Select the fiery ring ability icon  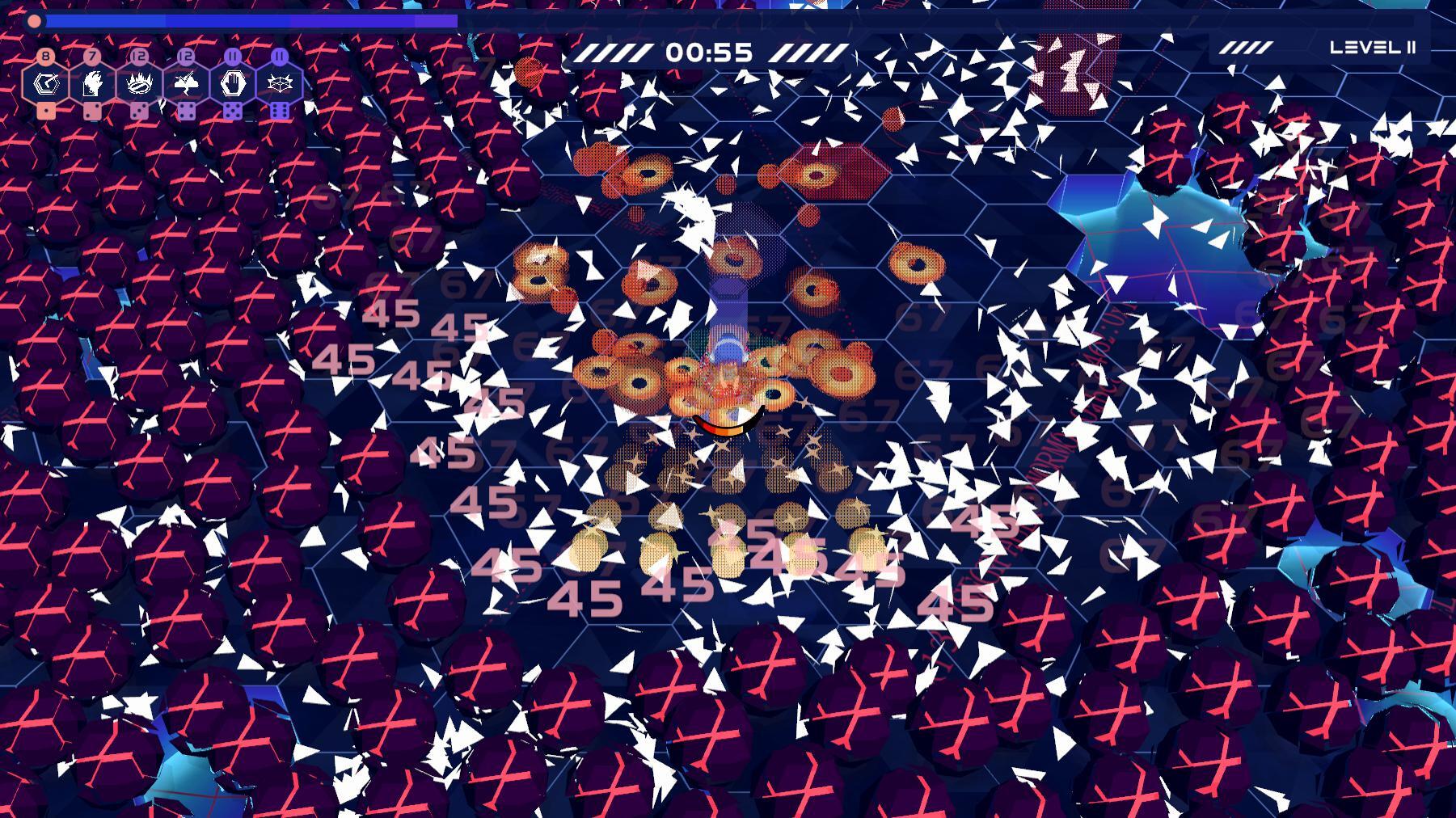pyautogui.click(x=138, y=83)
